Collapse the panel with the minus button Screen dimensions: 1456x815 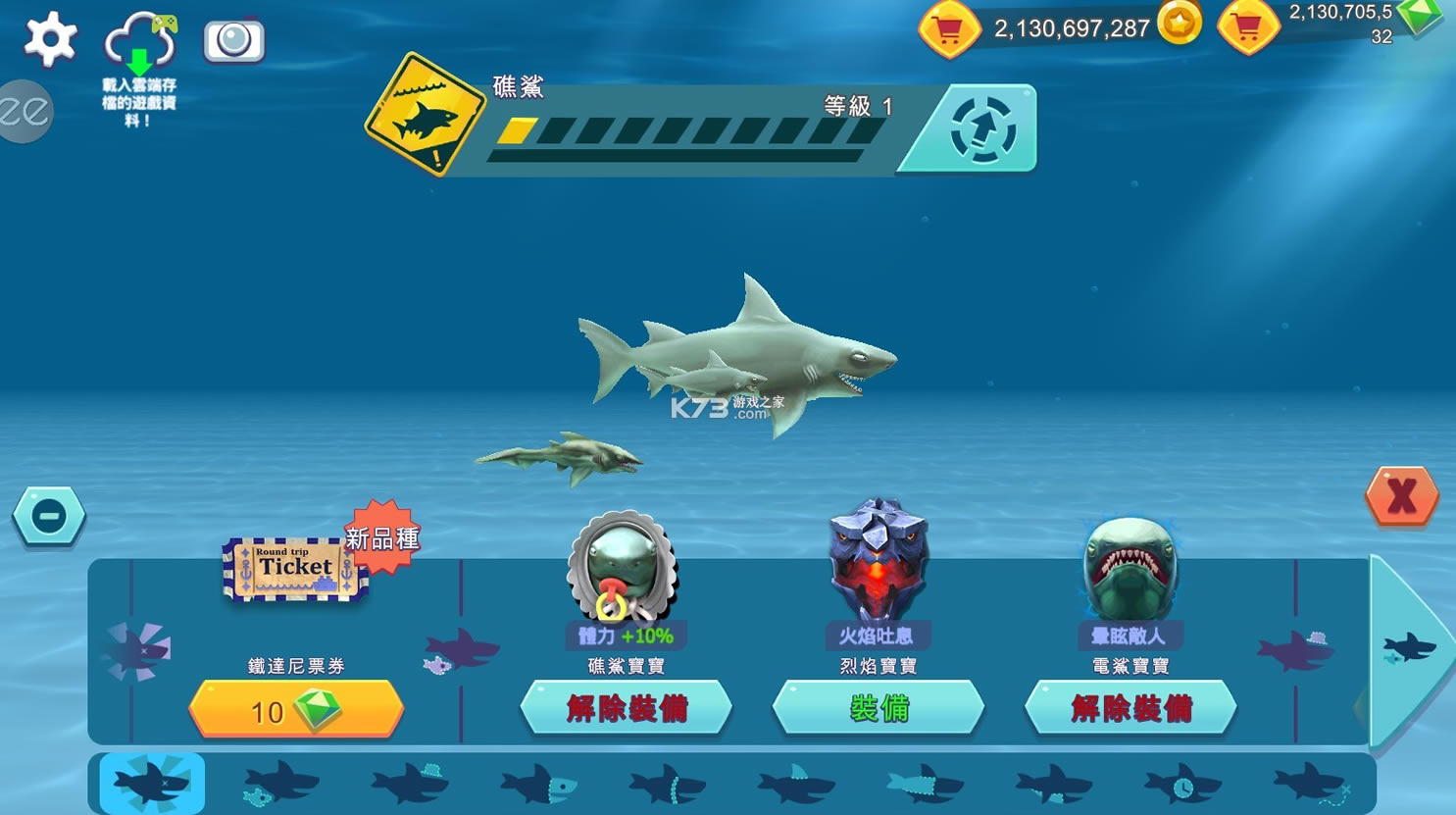[x=48, y=516]
